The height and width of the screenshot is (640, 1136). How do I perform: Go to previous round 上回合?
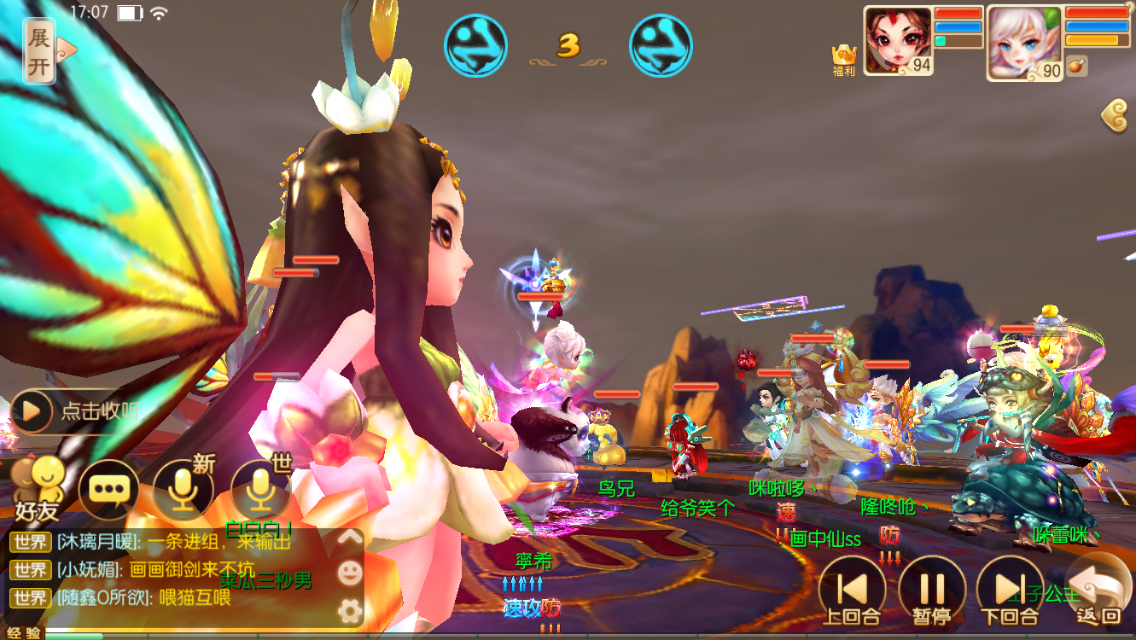click(x=852, y=592)
